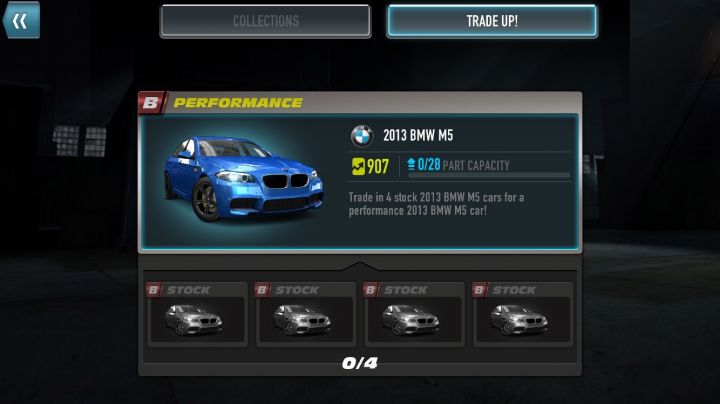Switch to the Collections tab
This screenshot has width=720, height=404.
265,21
